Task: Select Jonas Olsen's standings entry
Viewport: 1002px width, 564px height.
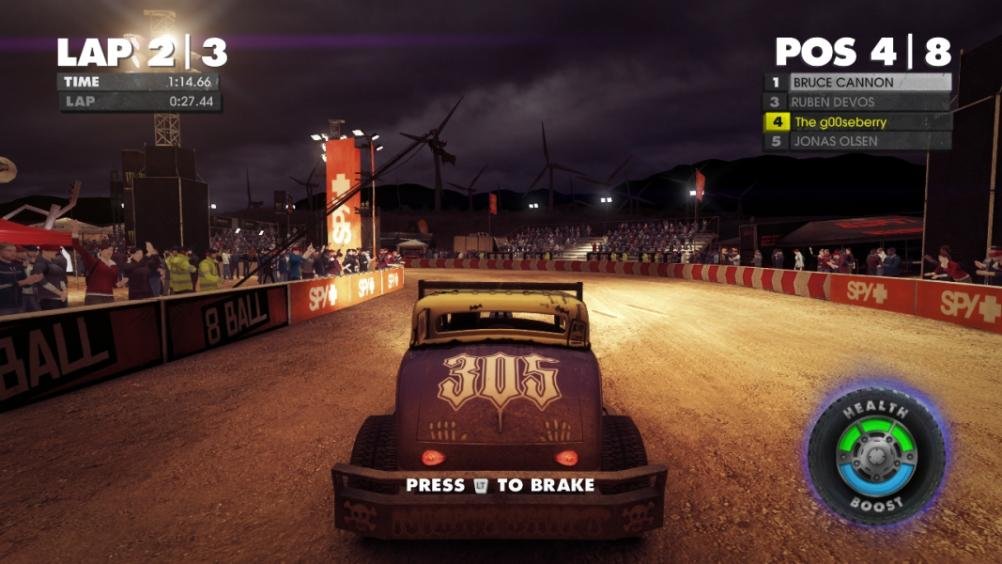Action: click(x=858, y=141)
